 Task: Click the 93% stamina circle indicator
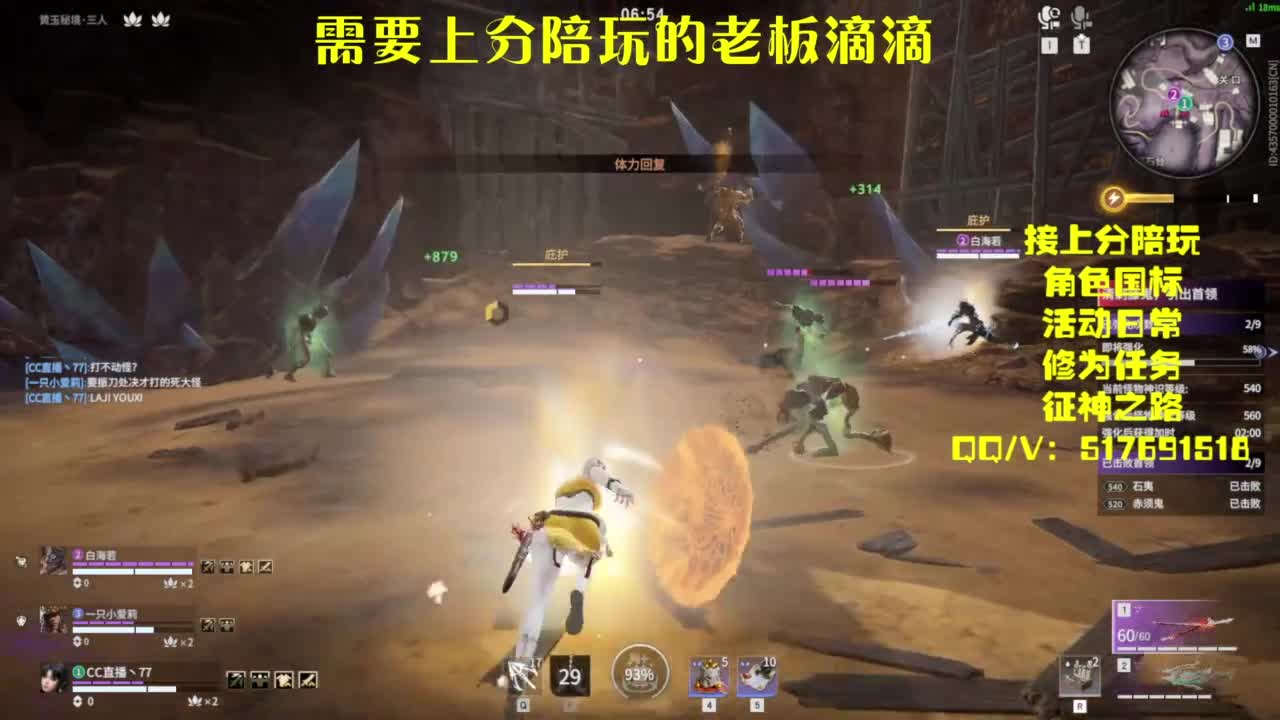click(639, 671)
